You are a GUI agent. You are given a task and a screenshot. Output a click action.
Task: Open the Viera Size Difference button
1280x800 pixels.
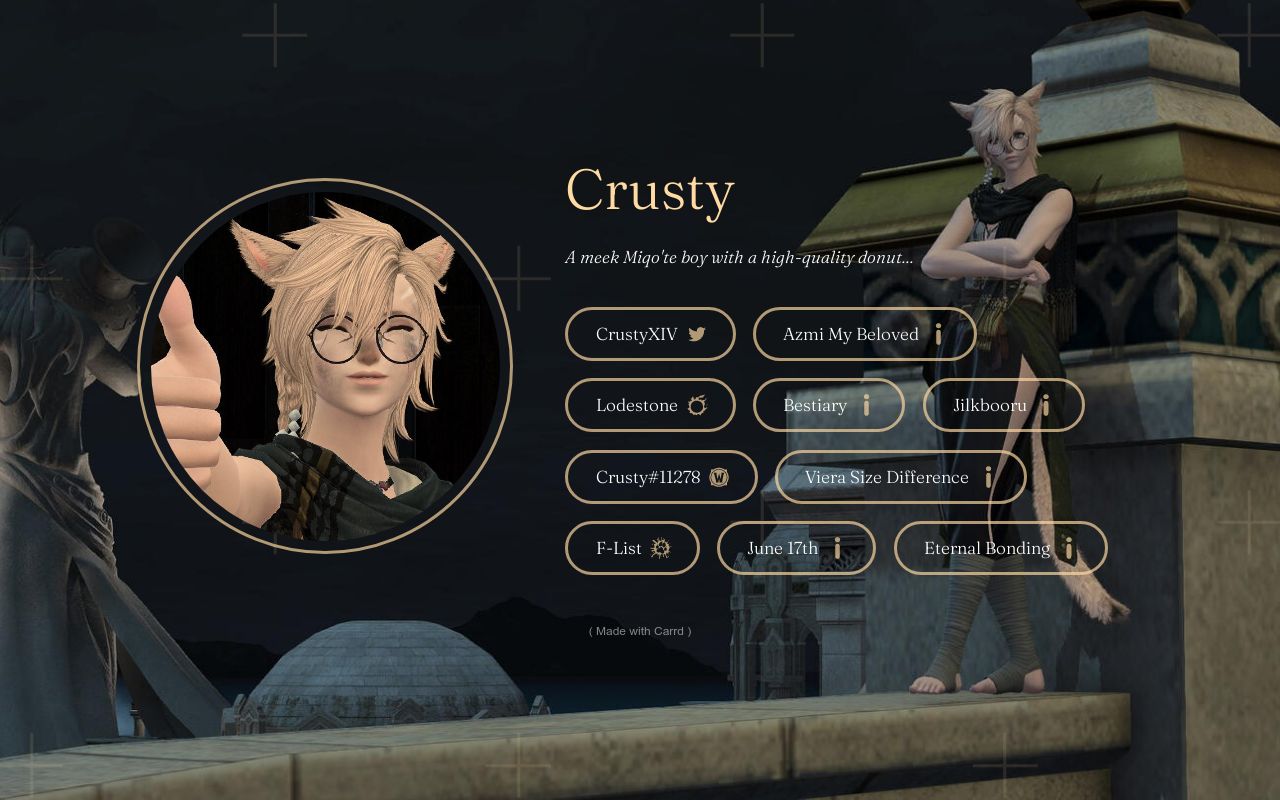pyautogui.click(x=900, y=477)
